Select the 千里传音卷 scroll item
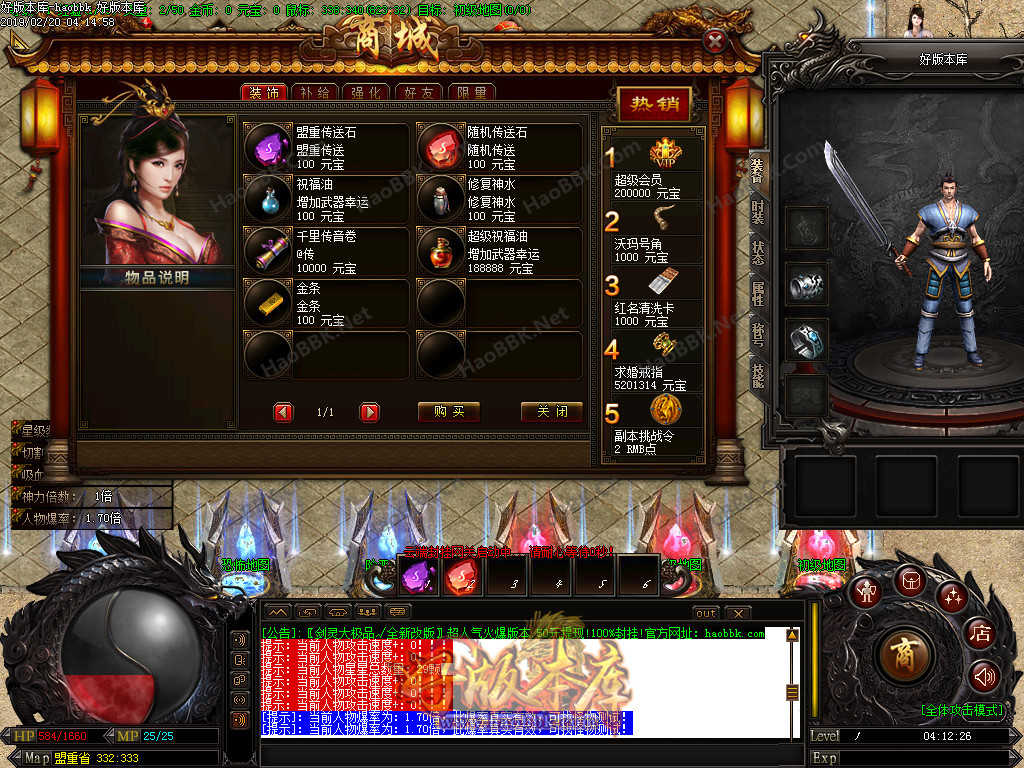1024x768 pixels. [267, 252]
